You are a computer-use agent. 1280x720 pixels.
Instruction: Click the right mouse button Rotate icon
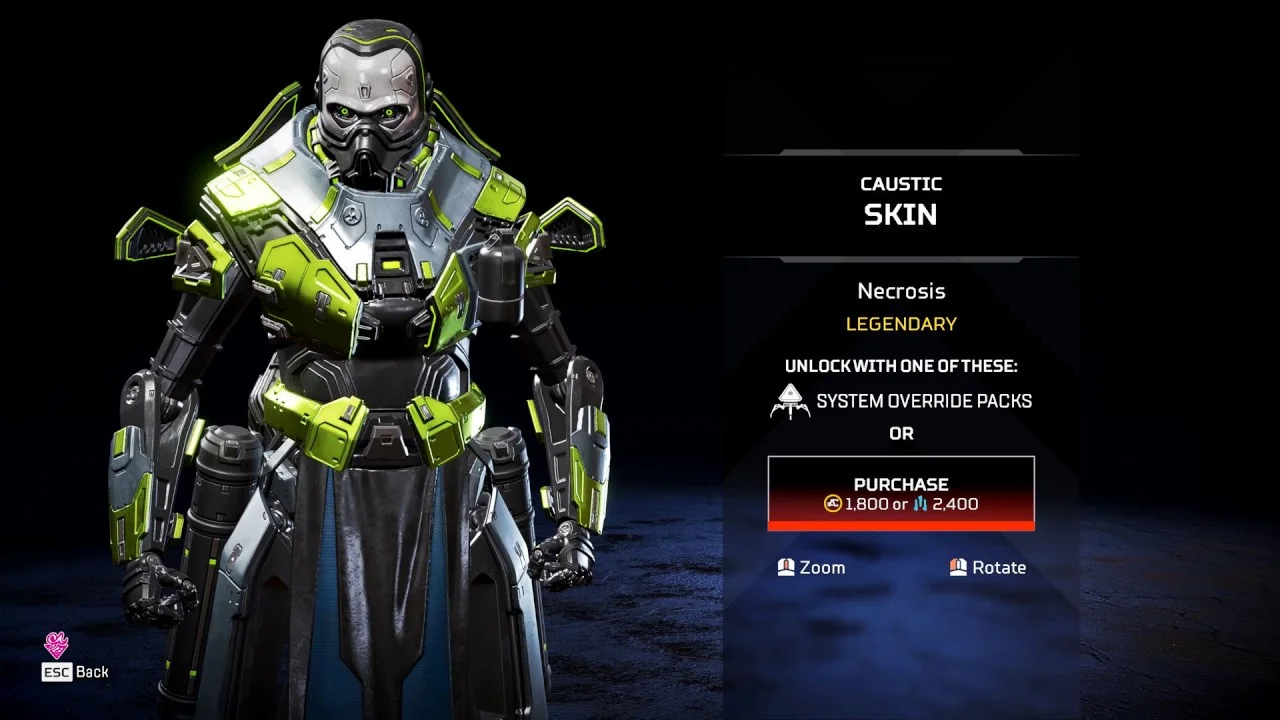click(x=958, y=567)
